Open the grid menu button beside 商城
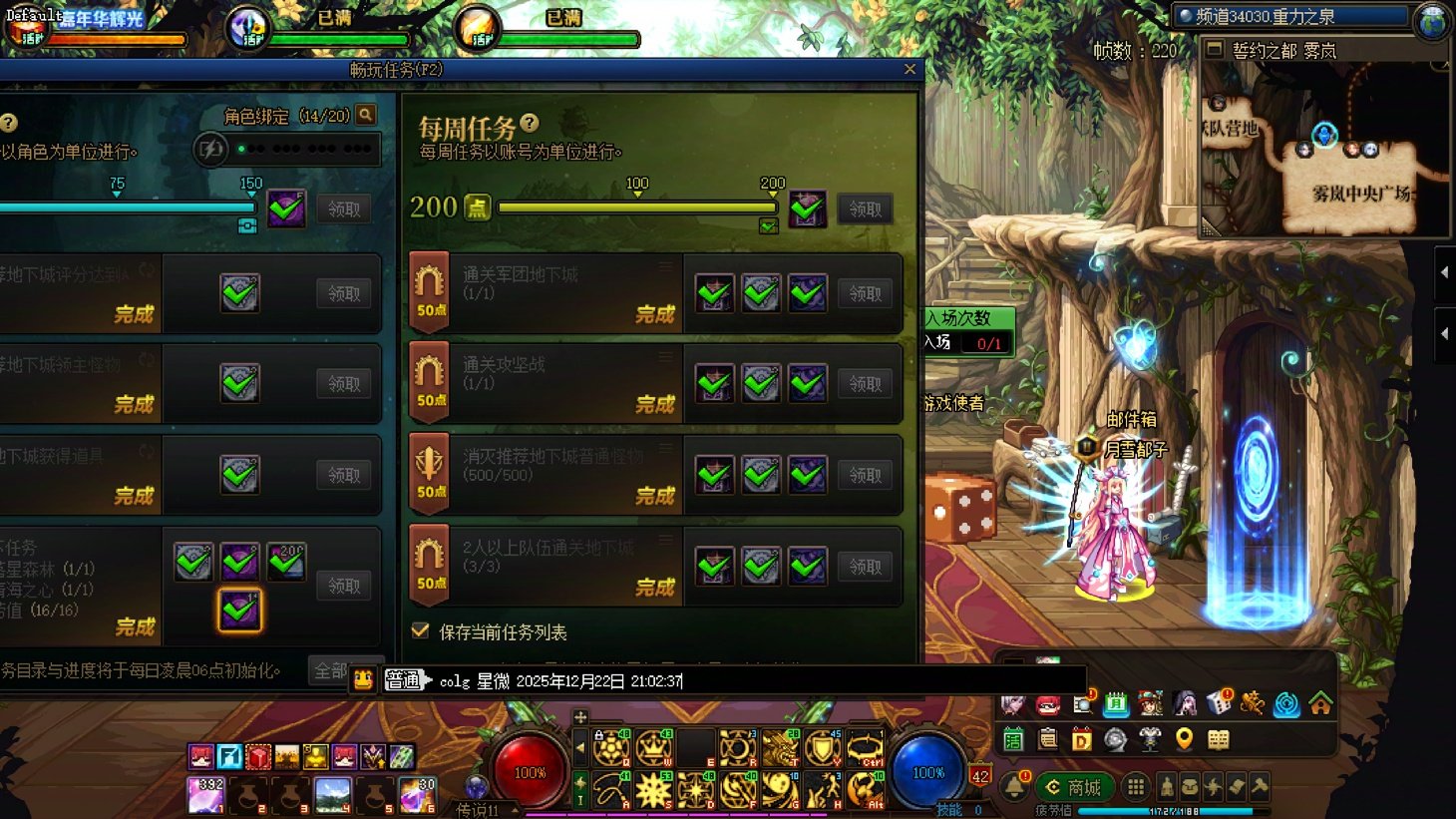 coord(1135,787)
